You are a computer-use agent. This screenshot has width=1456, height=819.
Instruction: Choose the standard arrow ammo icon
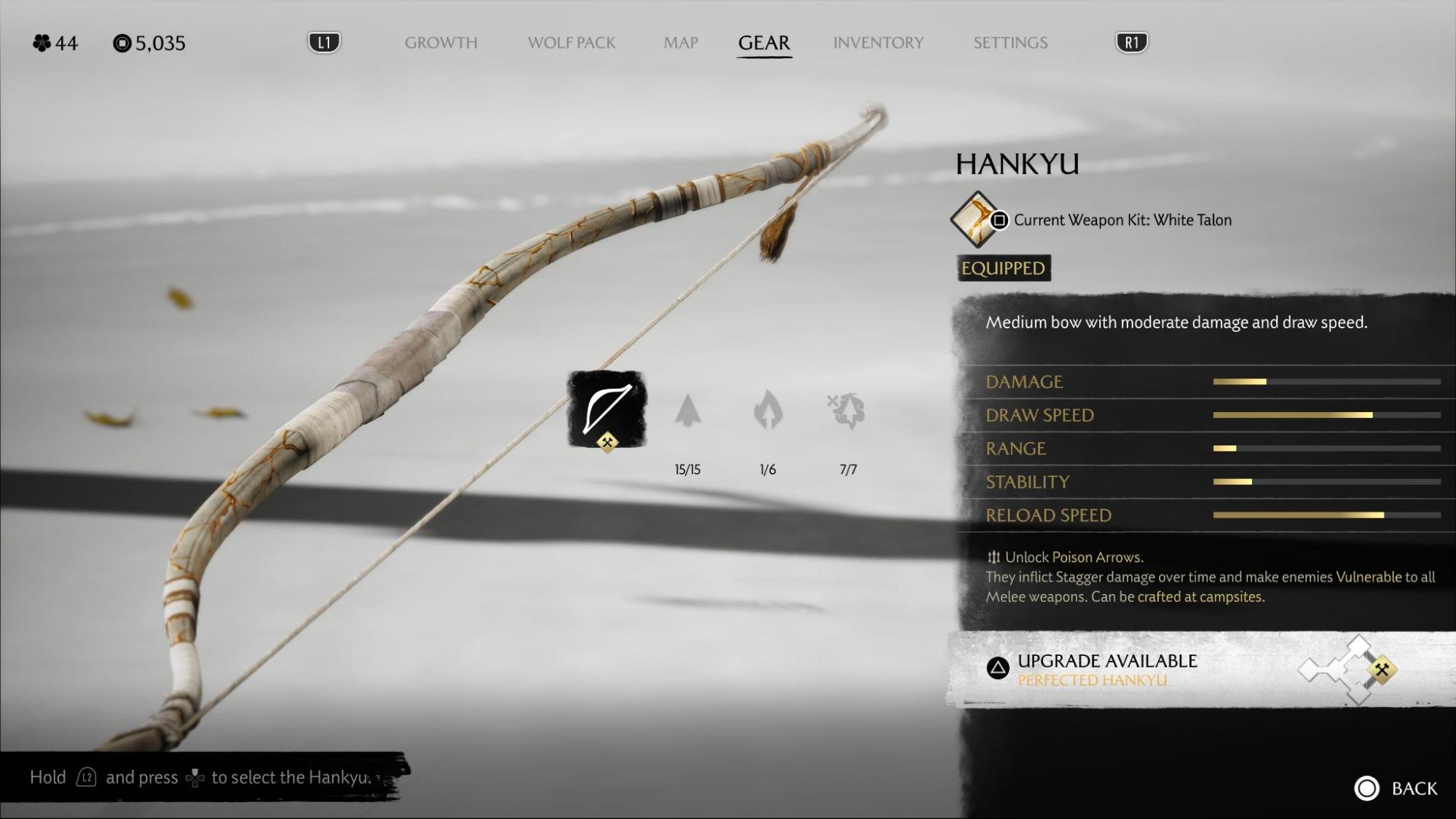(688, 411)
